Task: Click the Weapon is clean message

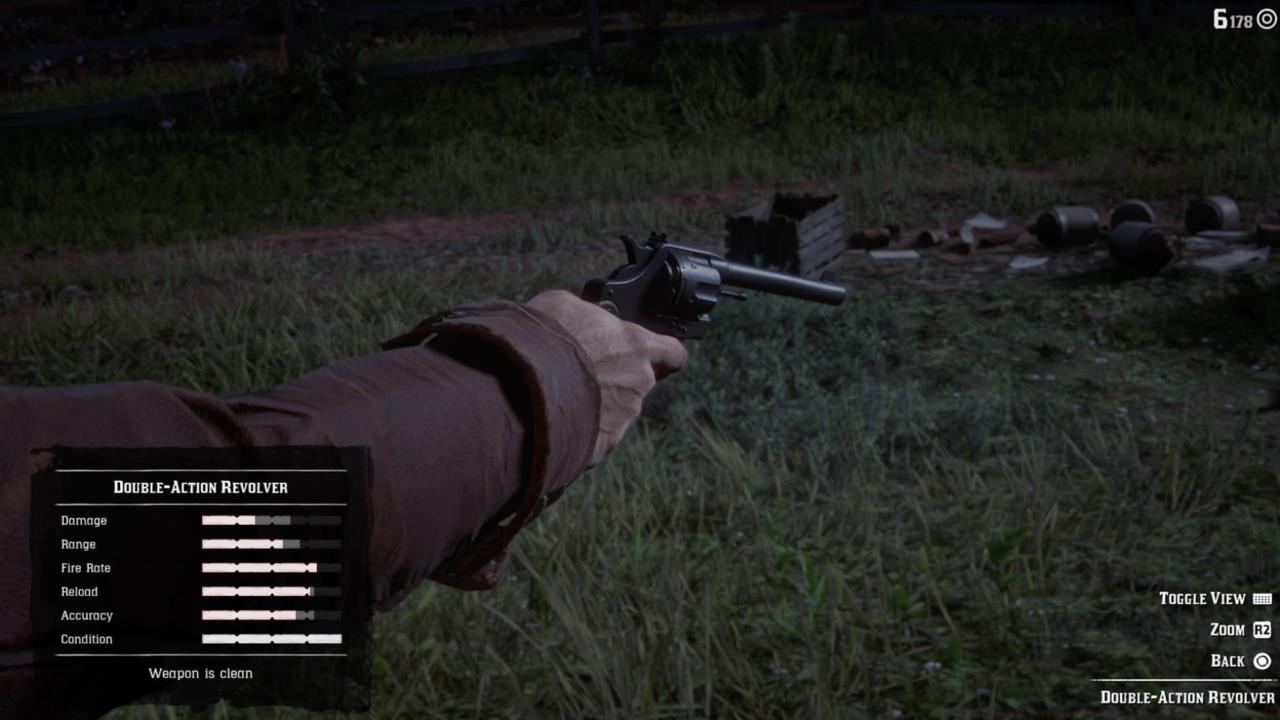Action: (201, 673)
